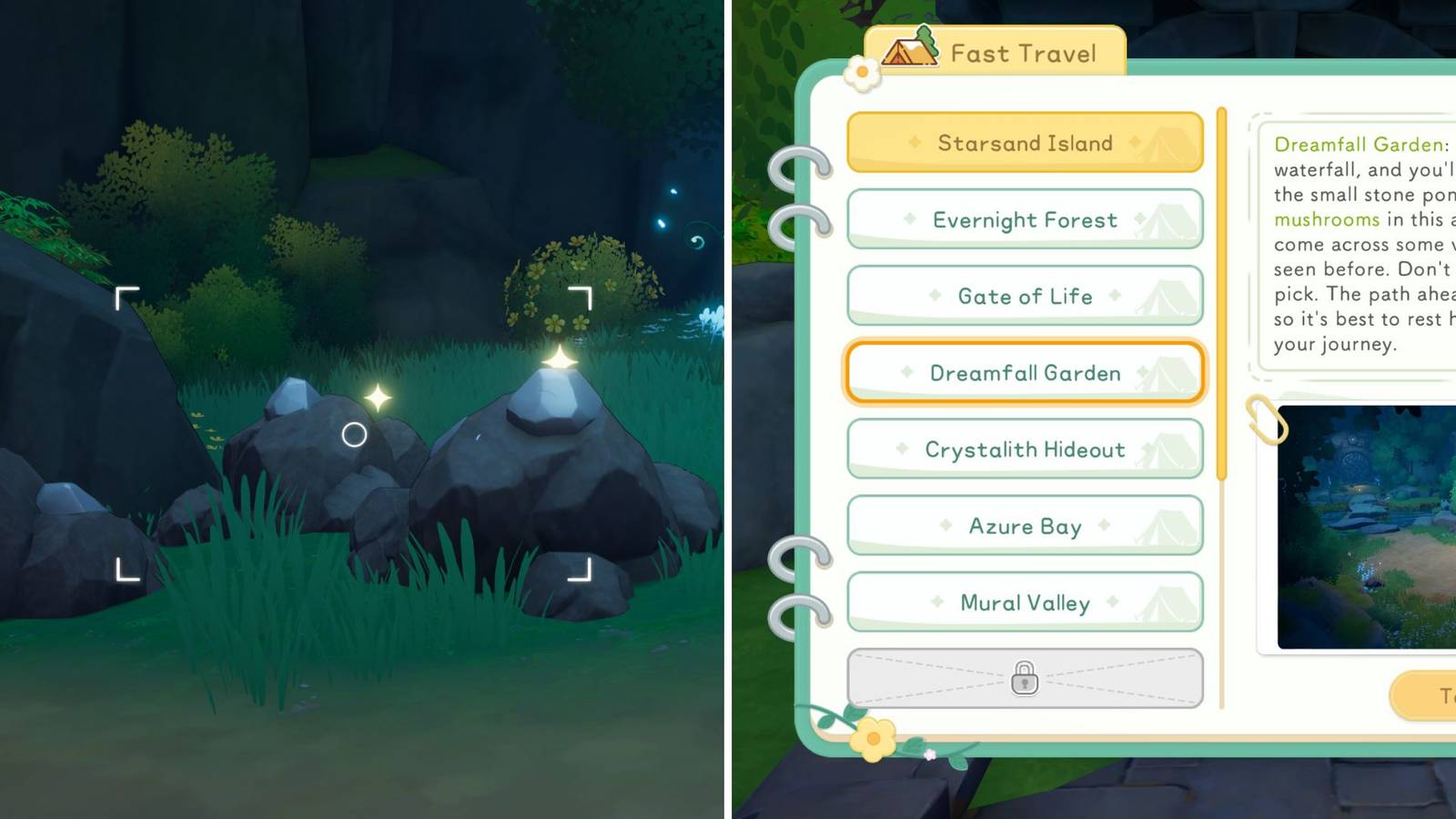Choose Crystalith Hideout destination
The width and height of the screenshot is (1456, 819).
1025,449
